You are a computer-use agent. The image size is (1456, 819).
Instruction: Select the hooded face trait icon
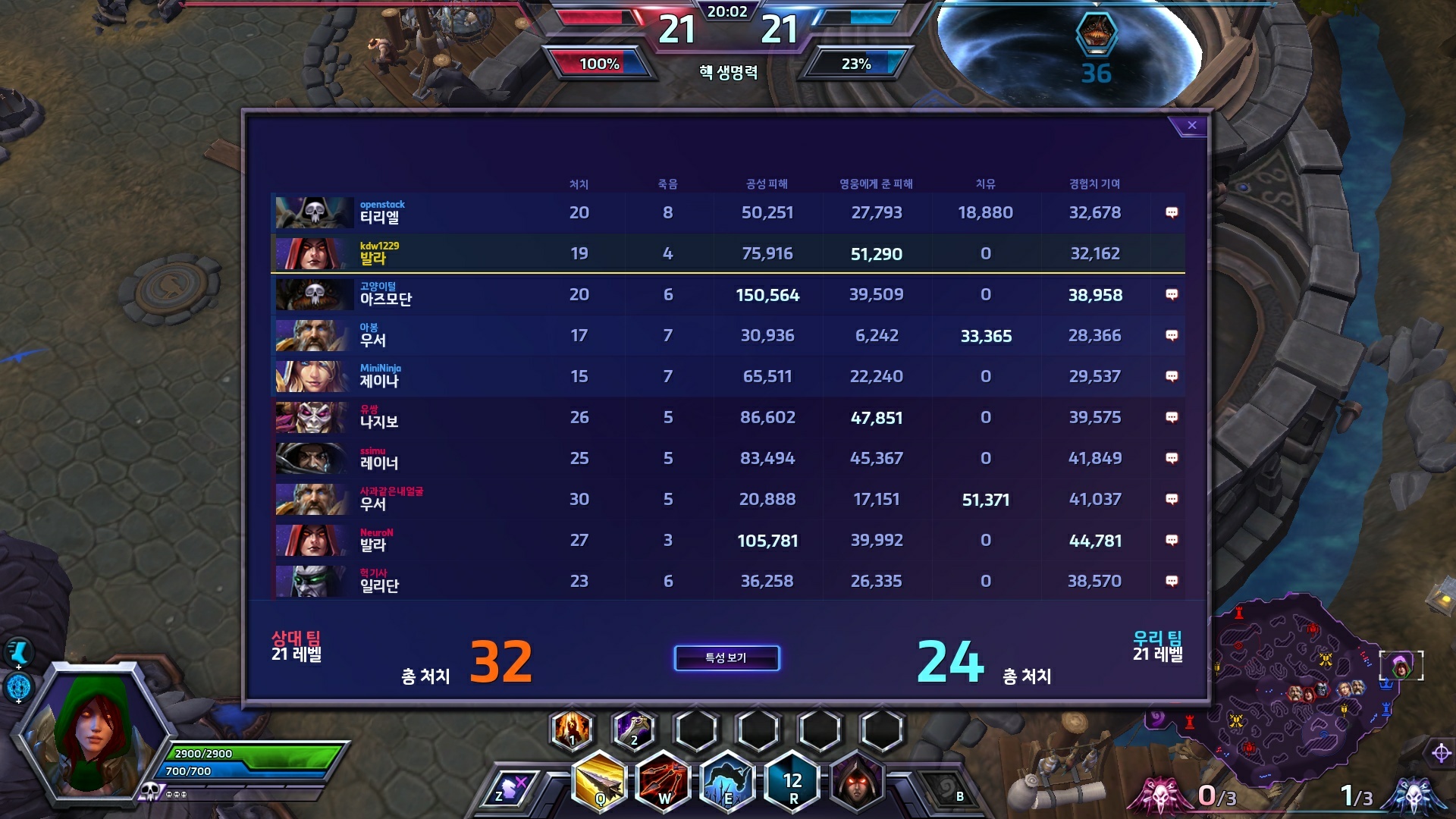858,781
